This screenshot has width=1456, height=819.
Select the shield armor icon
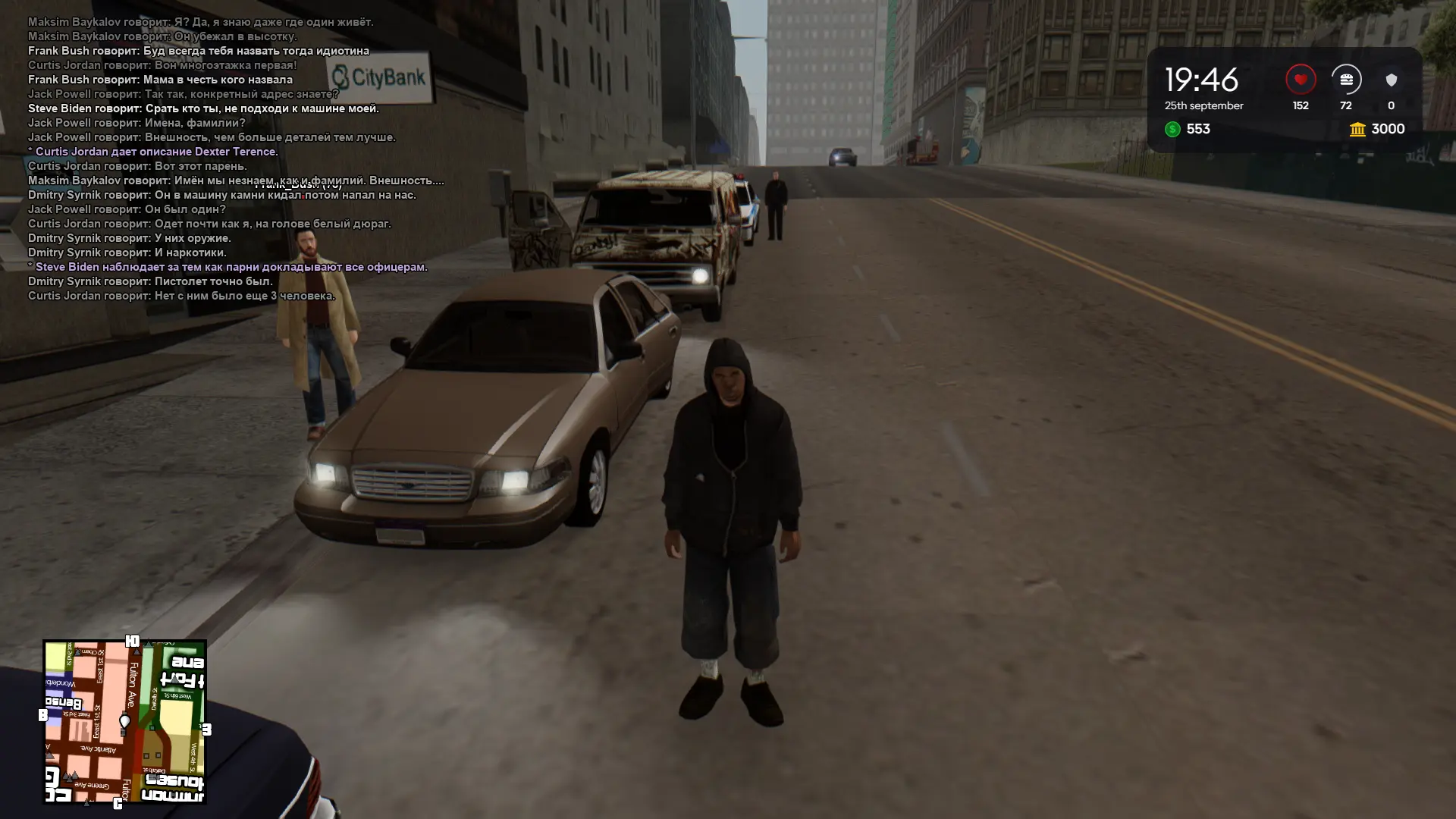(1391, 80)
